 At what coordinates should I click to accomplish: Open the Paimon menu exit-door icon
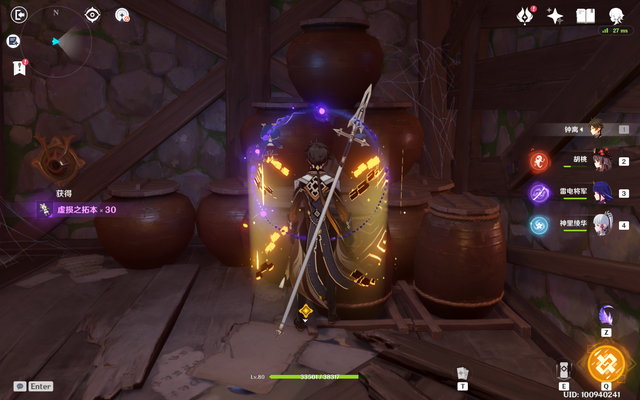click(16, 15)
